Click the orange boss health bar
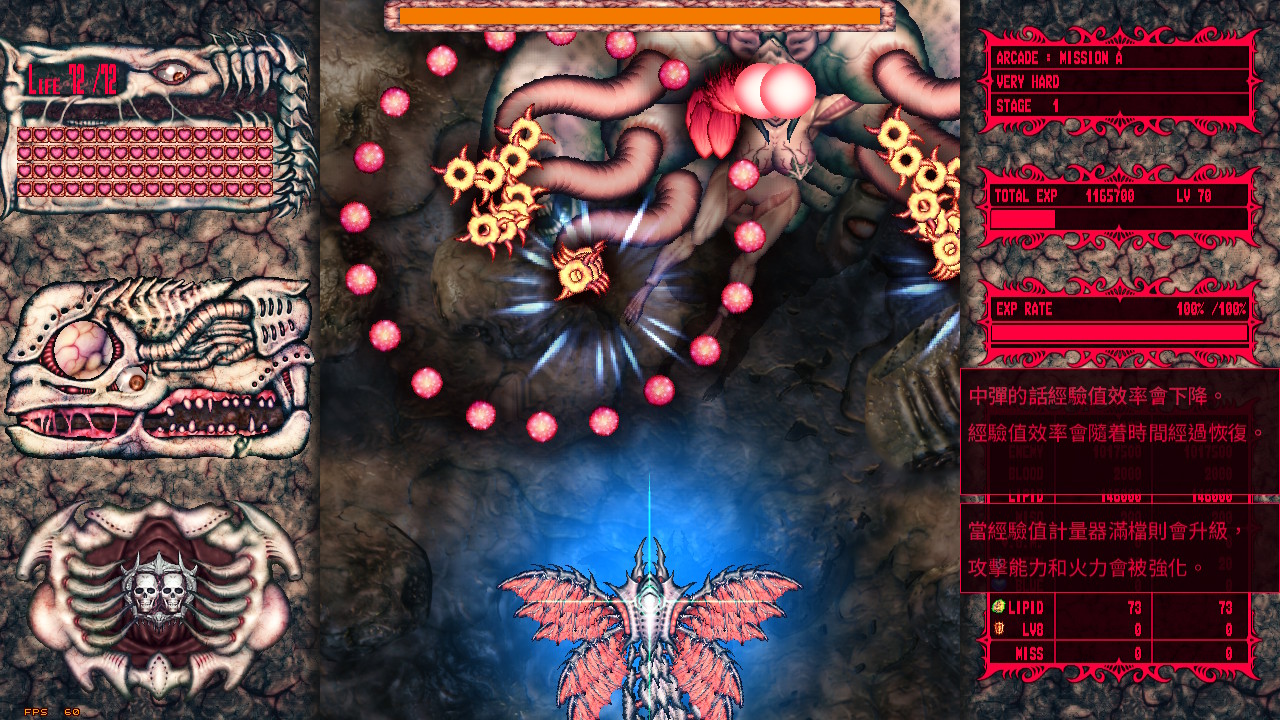This screenshot has width=1280, height=720. (640, 16)
